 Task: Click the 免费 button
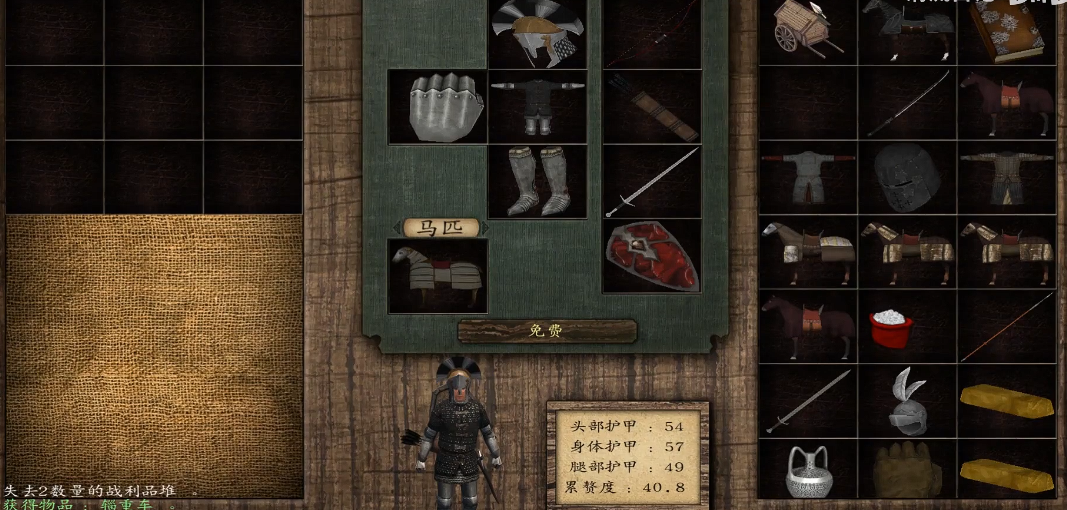[547, 331]
